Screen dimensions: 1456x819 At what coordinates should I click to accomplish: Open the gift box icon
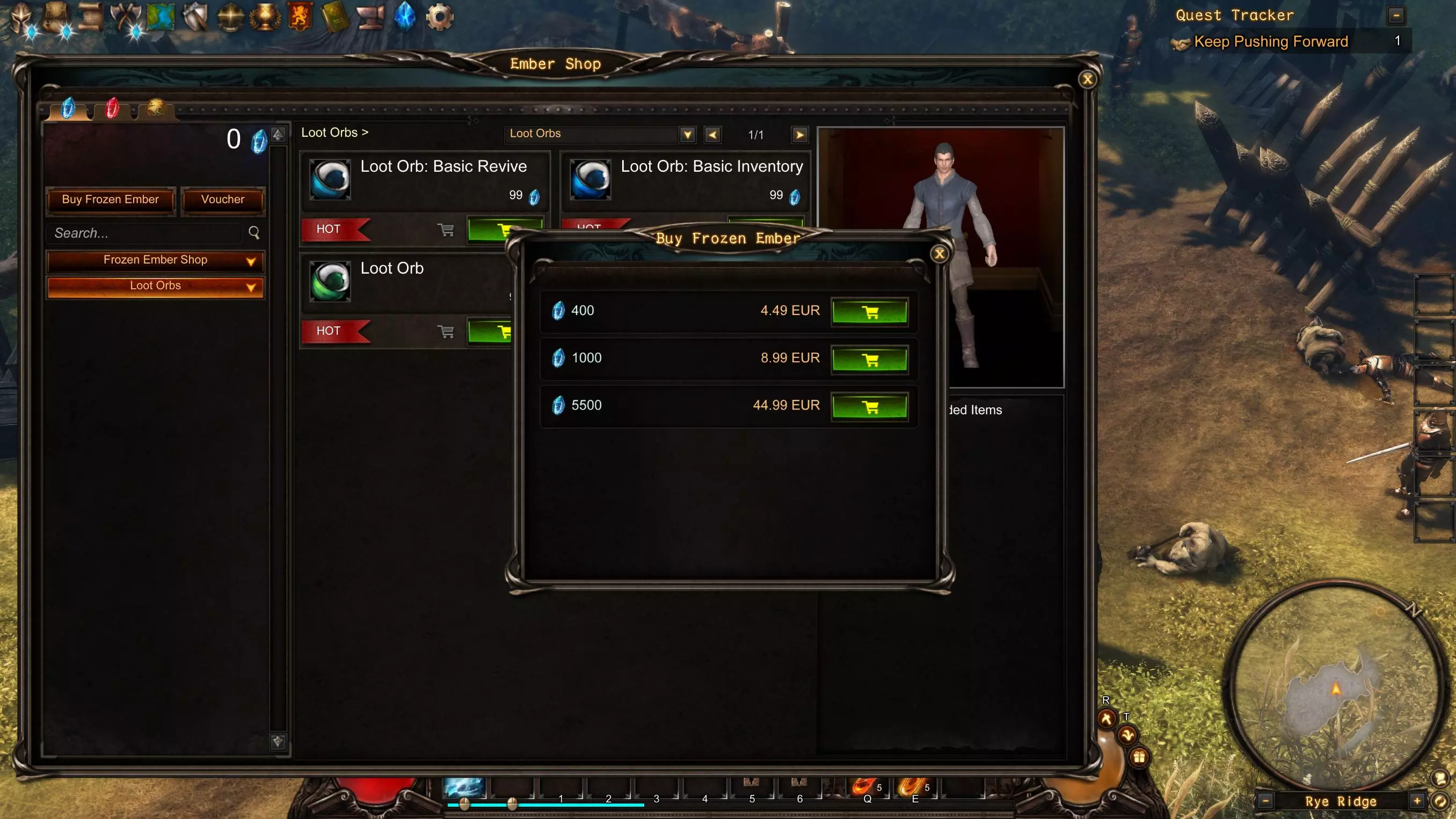click(1139, 757)
